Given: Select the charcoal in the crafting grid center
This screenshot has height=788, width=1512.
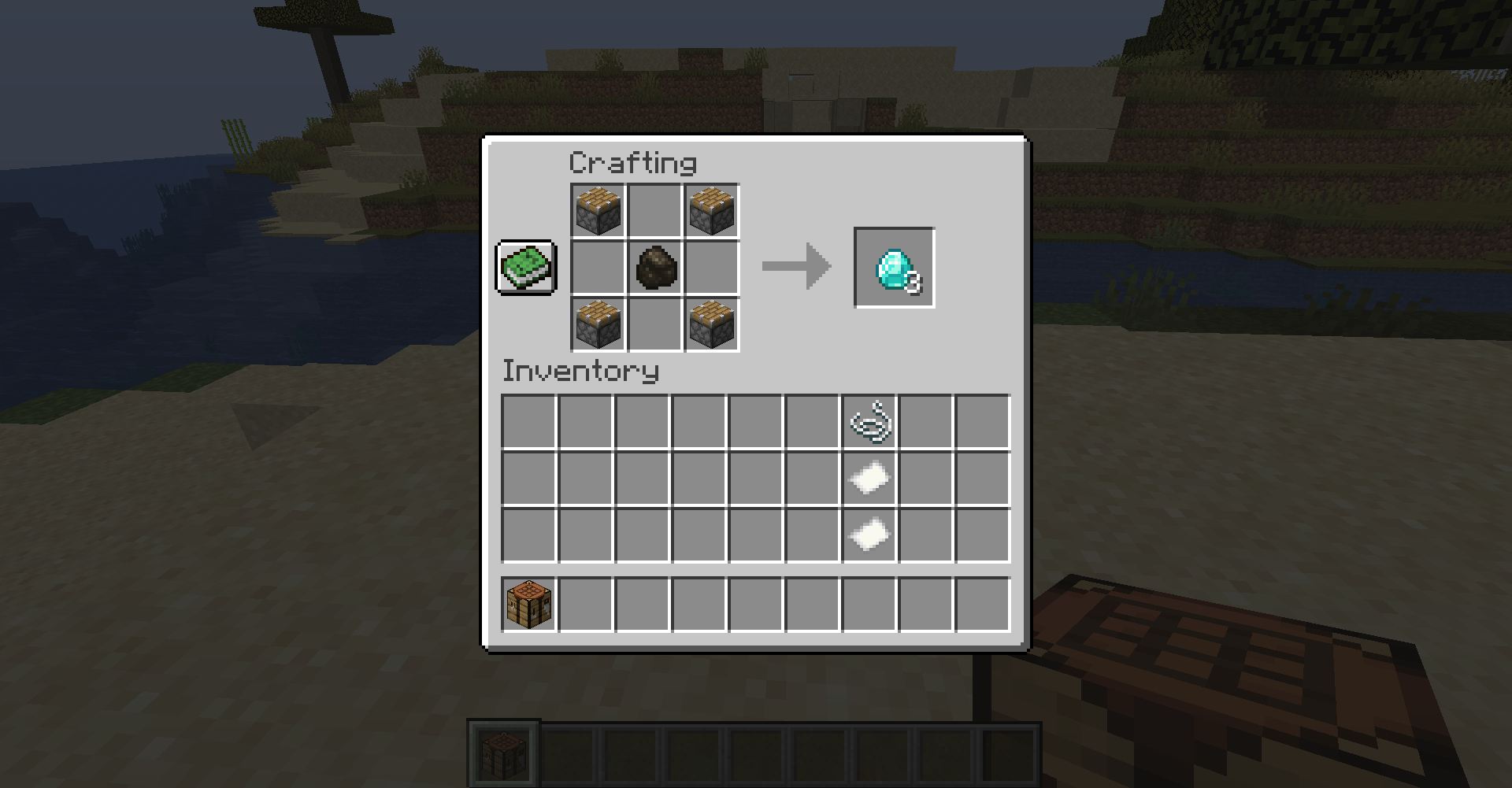Looking at the screenshot, I should tap(654, 268).
